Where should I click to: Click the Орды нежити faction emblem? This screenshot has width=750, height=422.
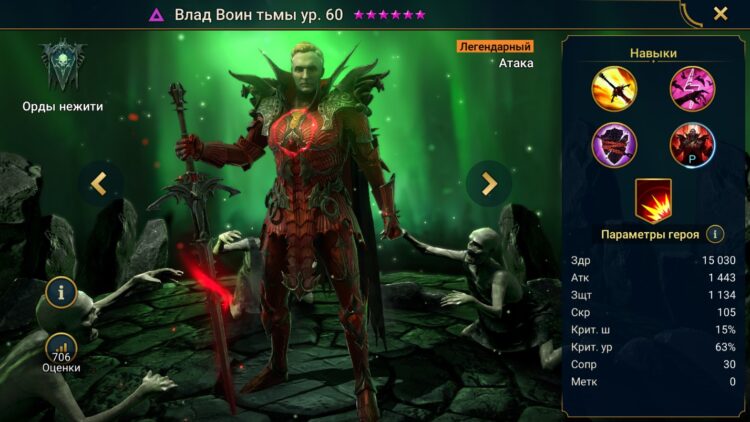[62, 65]
